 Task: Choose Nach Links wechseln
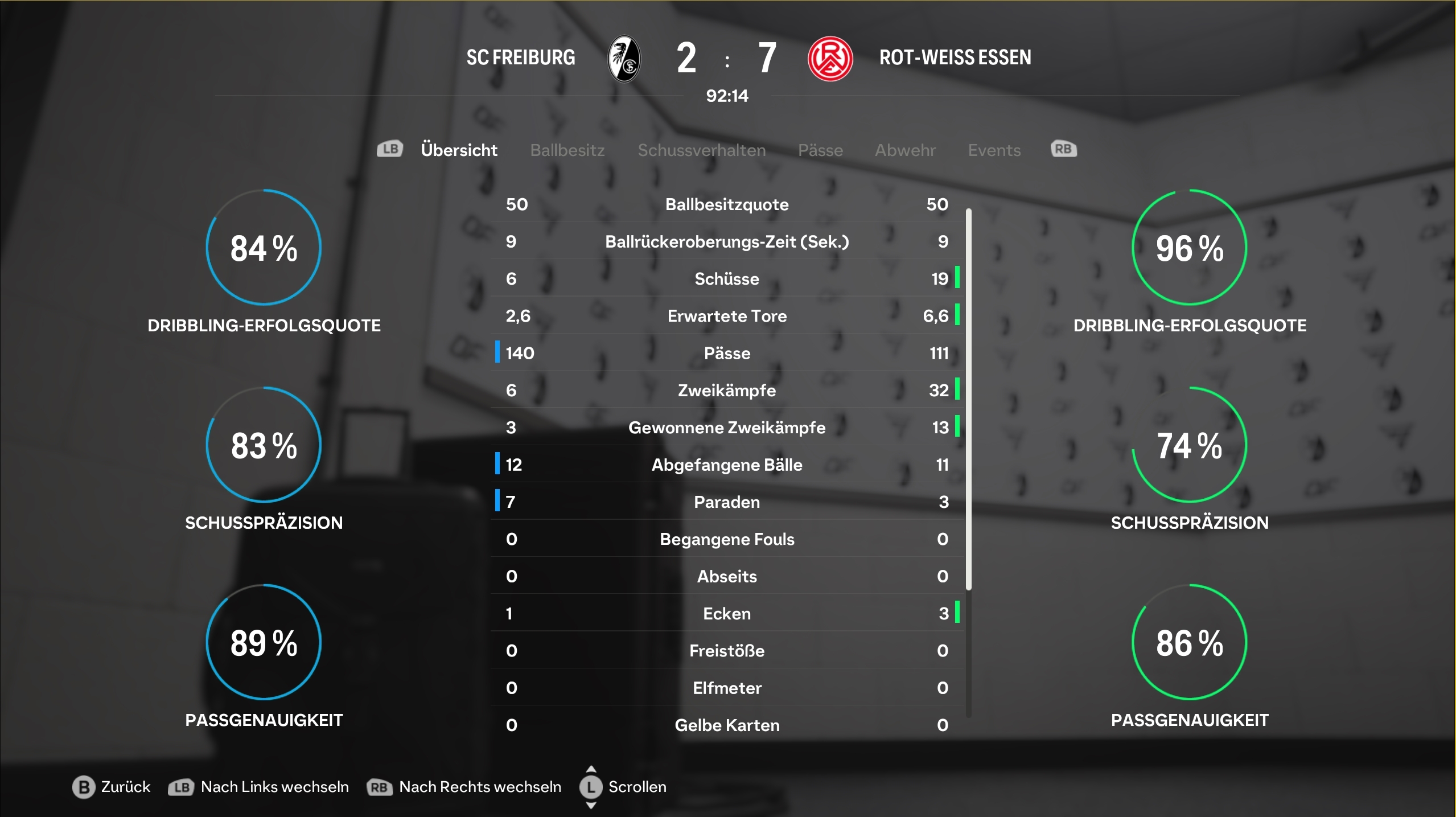[x=260, y=787]
